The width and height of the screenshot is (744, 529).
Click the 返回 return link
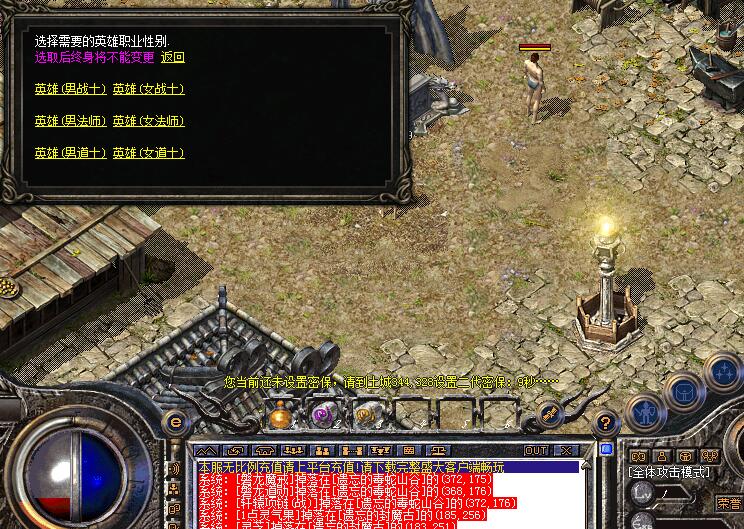(172, 58)
